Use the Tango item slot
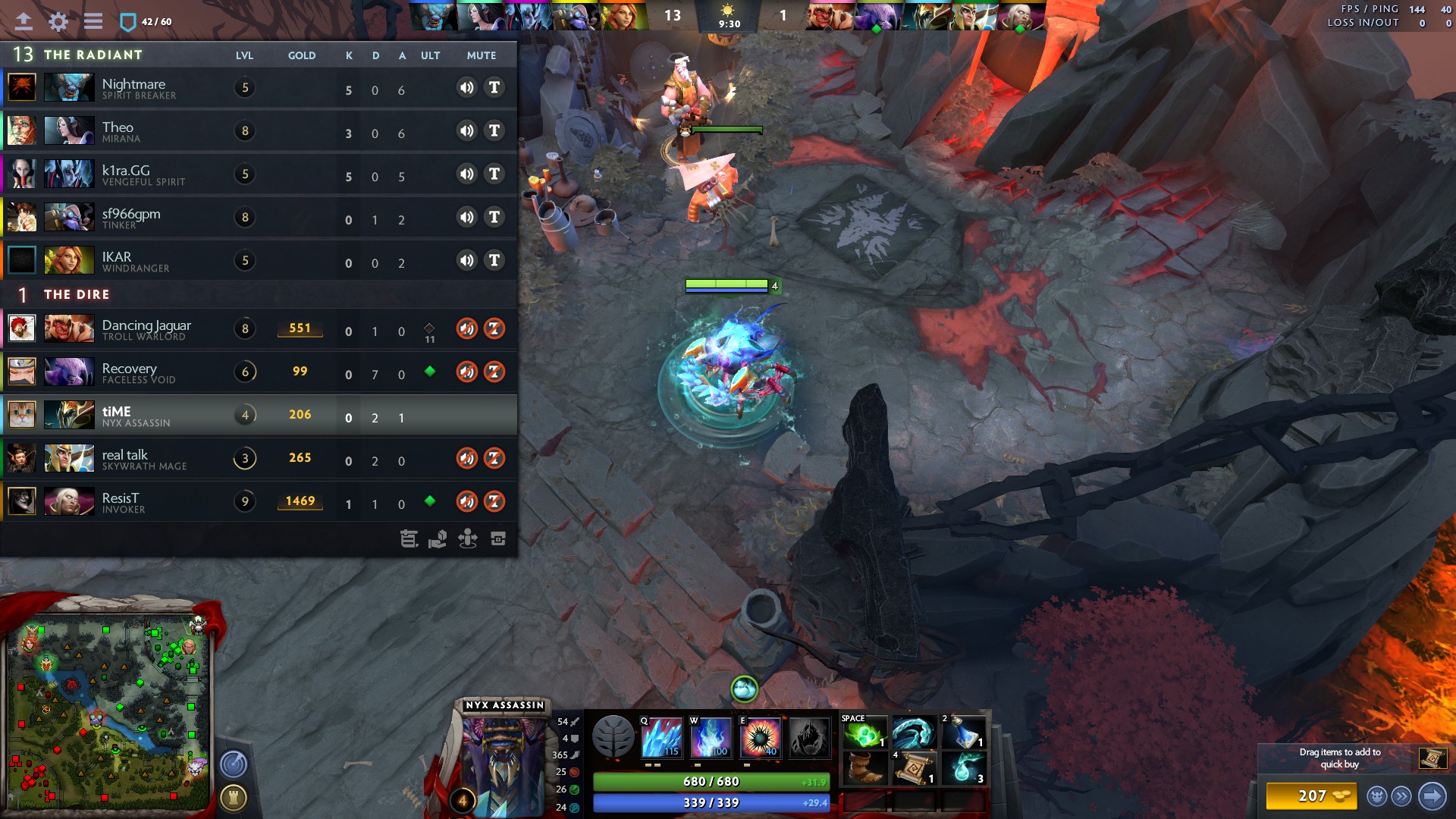The width and height of the screenshot is (1456, 819). tap(864, 733)
